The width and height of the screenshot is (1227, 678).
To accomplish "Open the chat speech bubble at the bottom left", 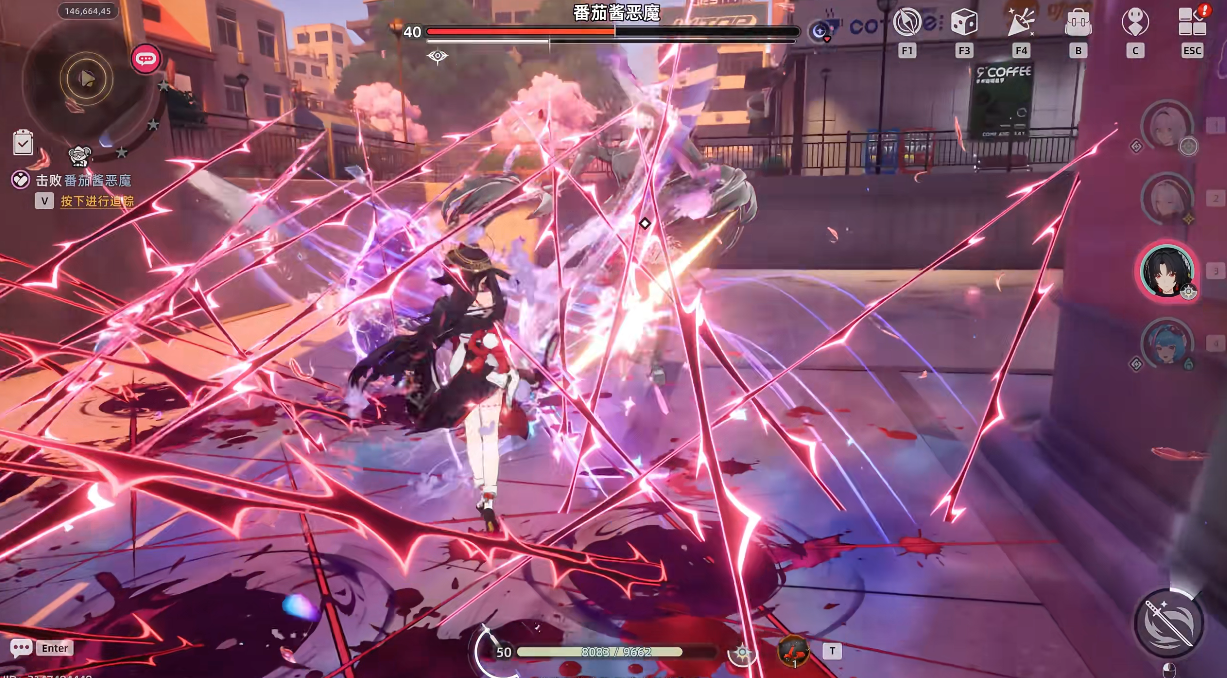I will (21, 648).
